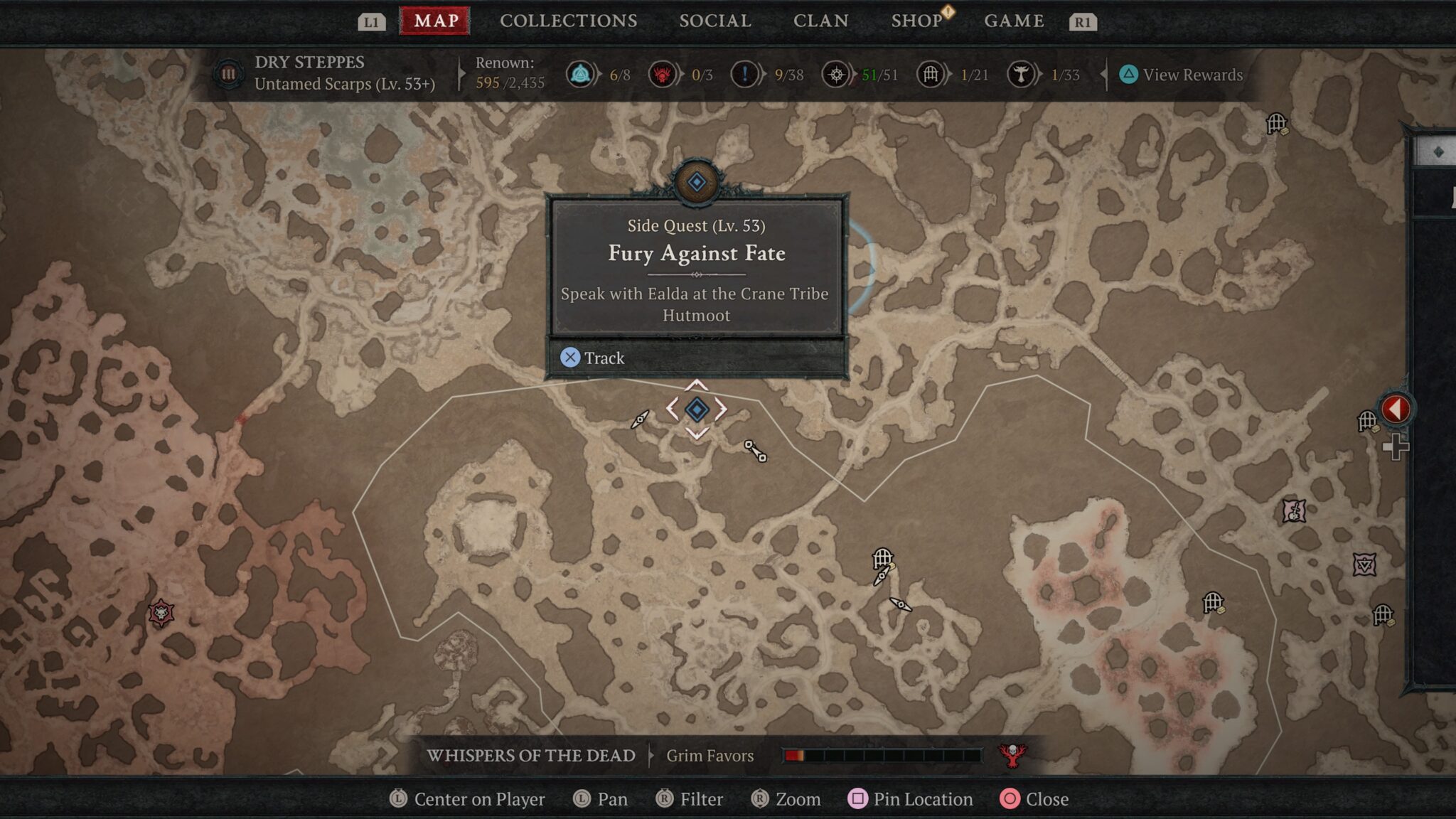
Task: Select the side quests icon showing 9/38
Action: [744, 74]
